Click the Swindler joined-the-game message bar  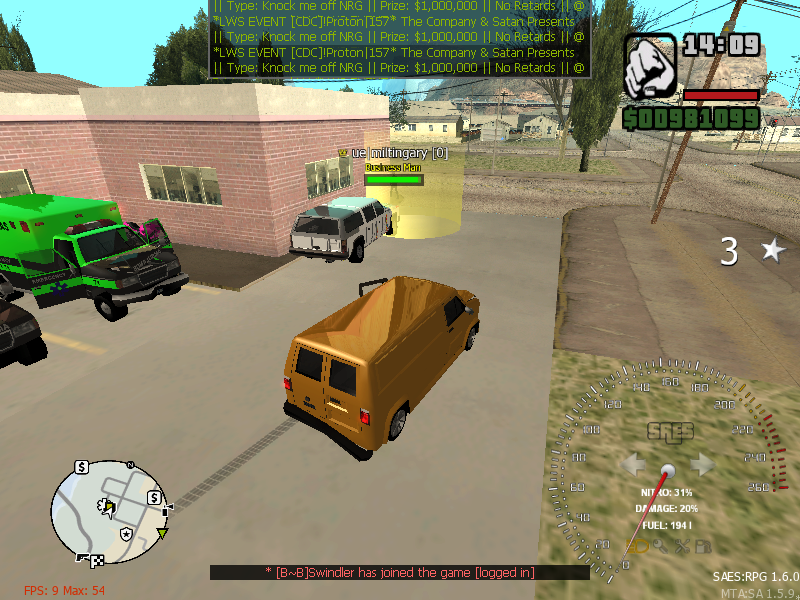399,572
